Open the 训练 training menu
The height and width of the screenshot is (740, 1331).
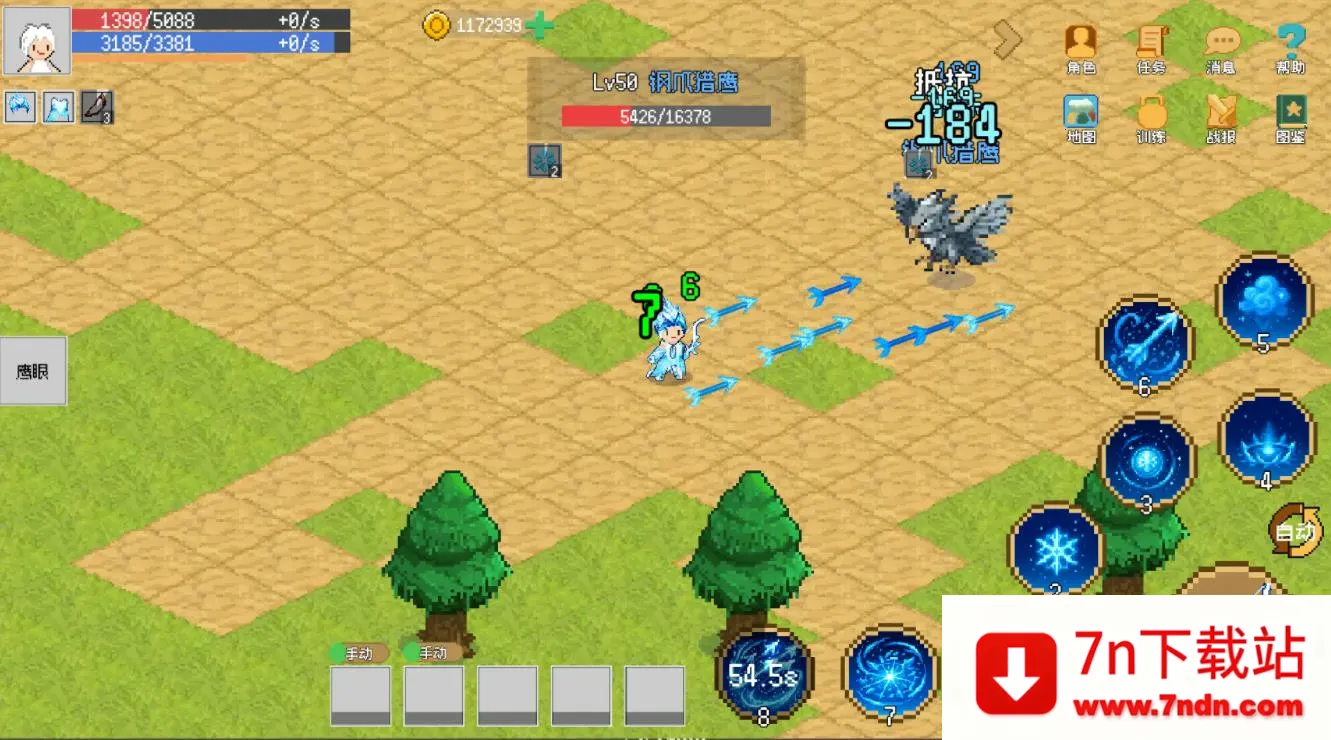(1151, 117)
